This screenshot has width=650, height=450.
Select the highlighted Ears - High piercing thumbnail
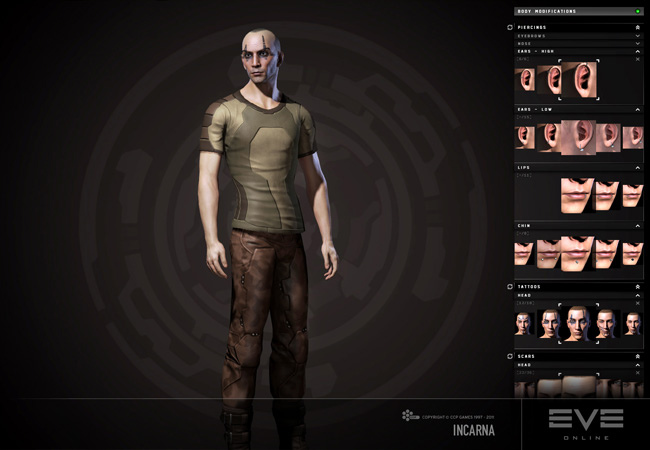pyautogui.click(x=579, y=80)
